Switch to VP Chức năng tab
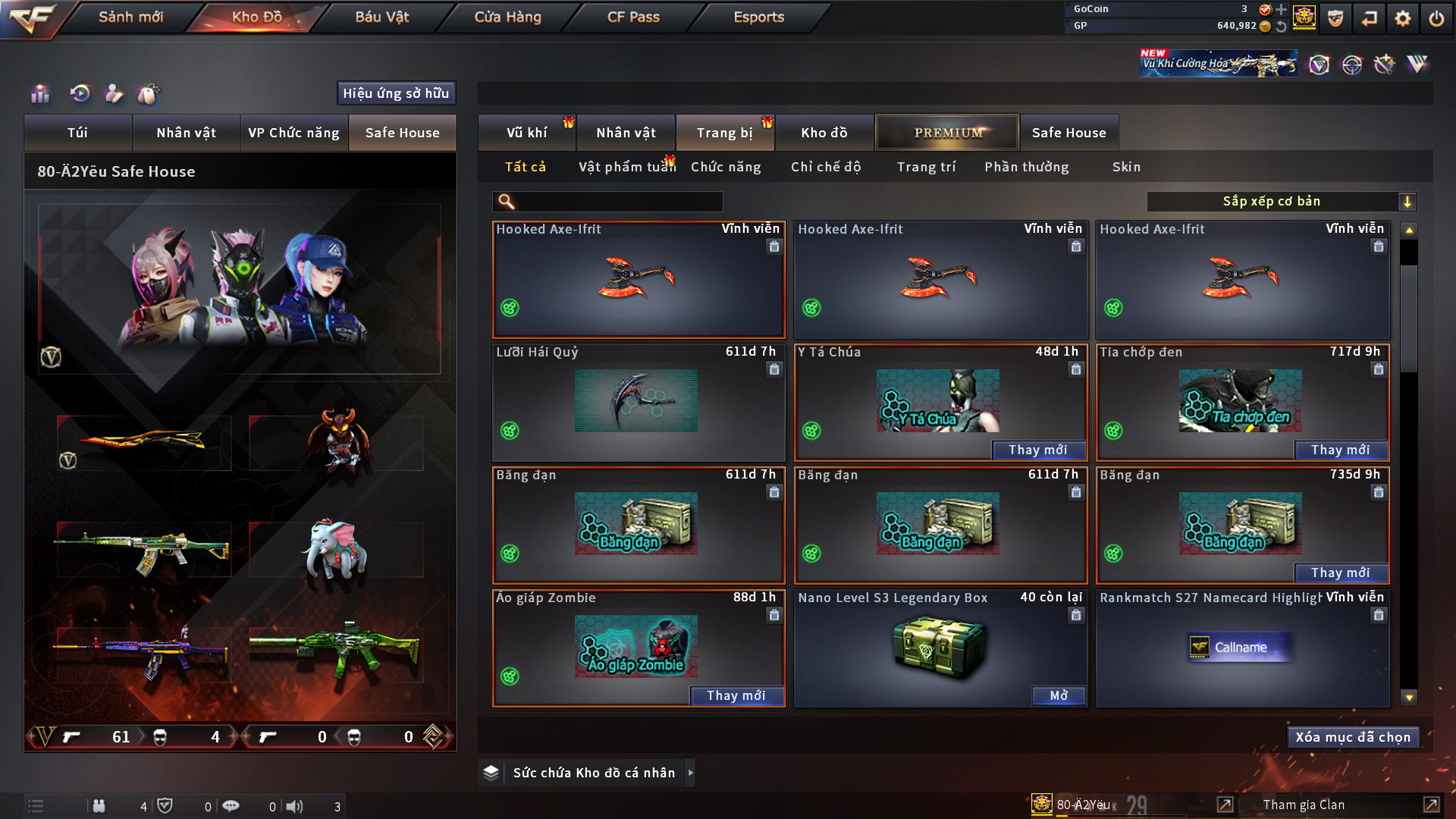 click(293, 133)
